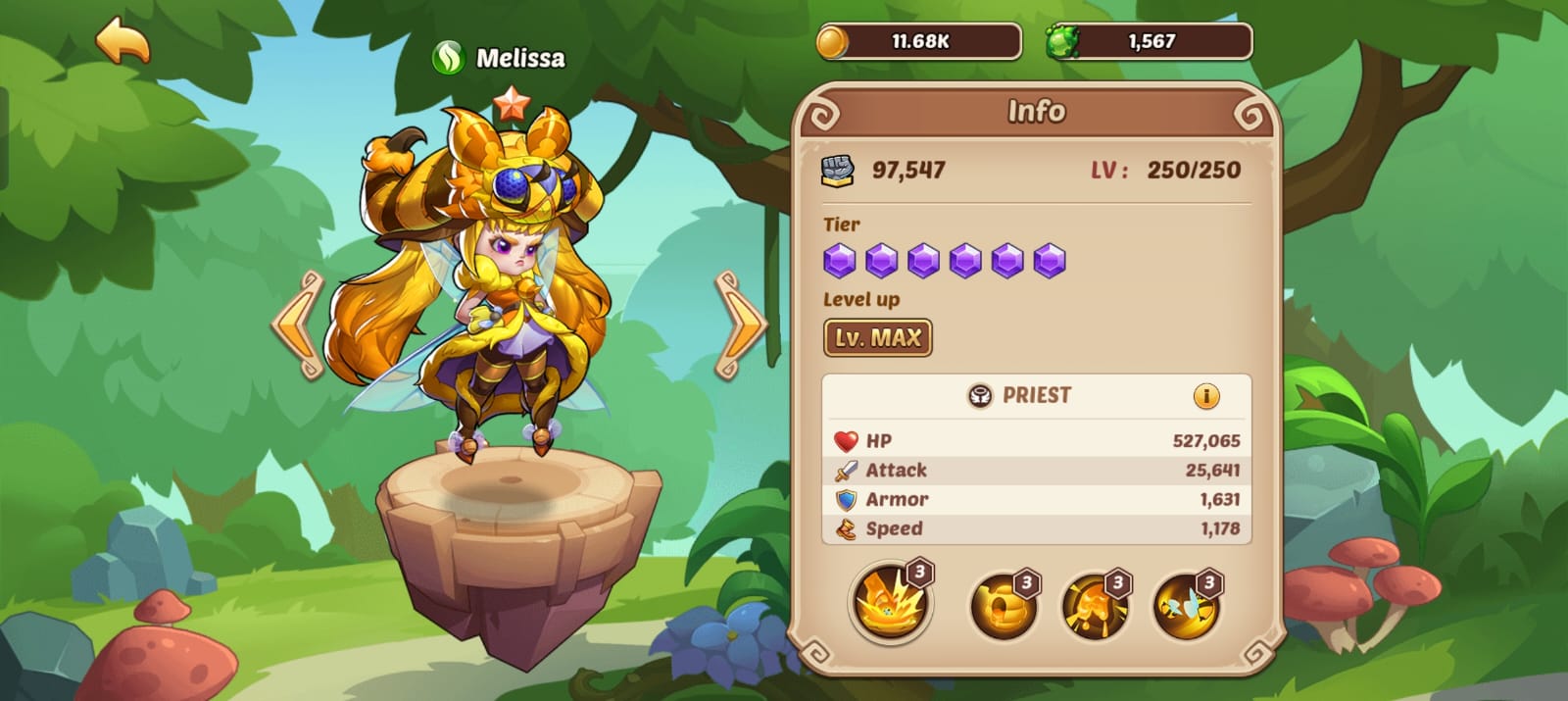The width and height of the screenshot is (1568, 701).
Task: Tap the green faction emblem beside Melissa
Action: pos(448,59)
